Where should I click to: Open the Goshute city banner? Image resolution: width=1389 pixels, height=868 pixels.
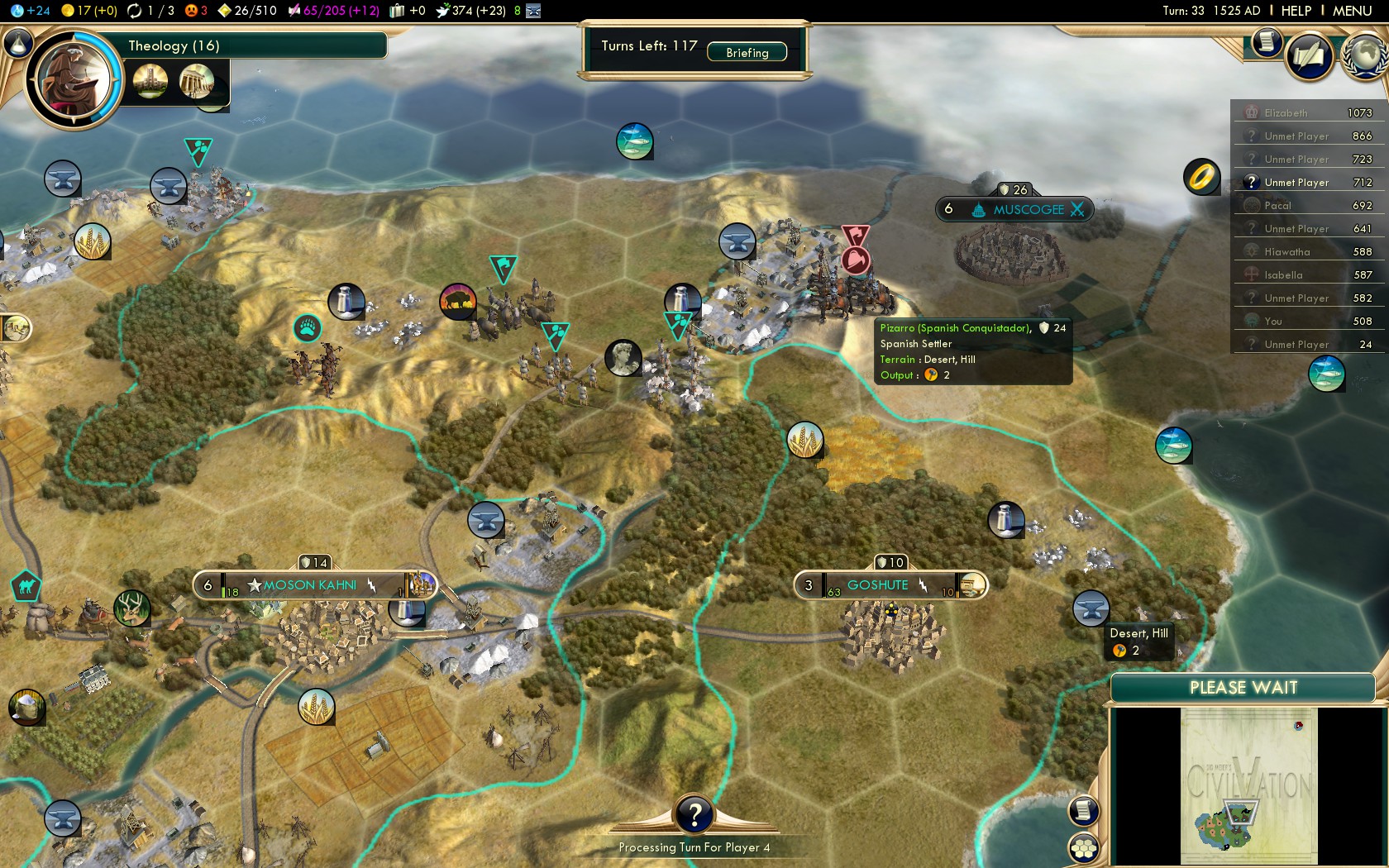point(877,585)
